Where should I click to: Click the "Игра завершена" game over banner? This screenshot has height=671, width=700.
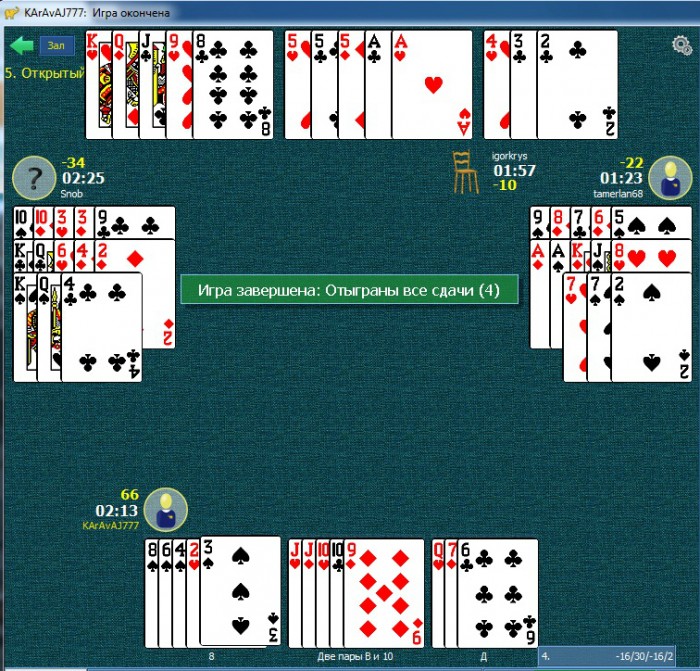point(348,290)
